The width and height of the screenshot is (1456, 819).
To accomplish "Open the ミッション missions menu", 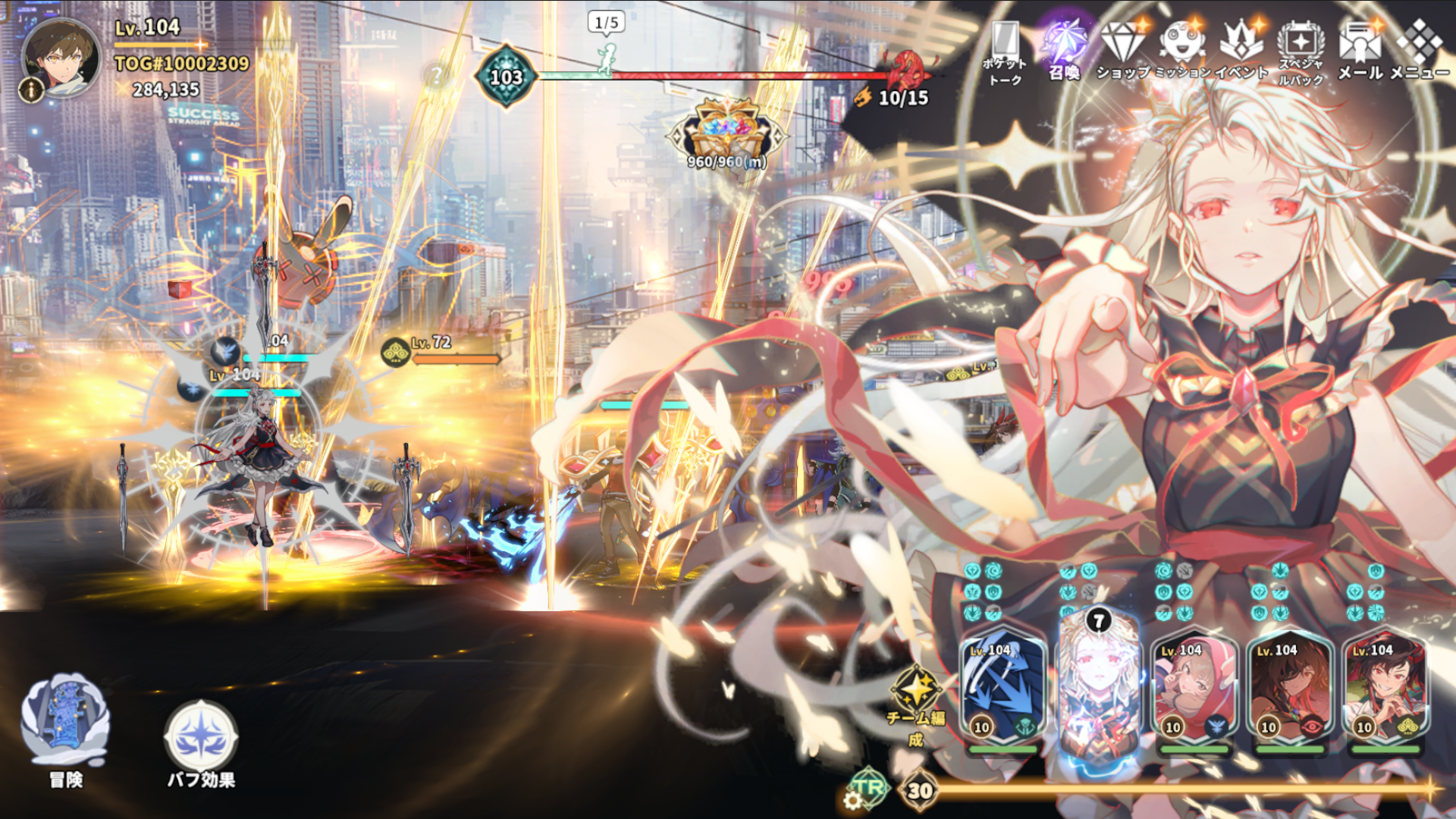I will click(1182, 49).
